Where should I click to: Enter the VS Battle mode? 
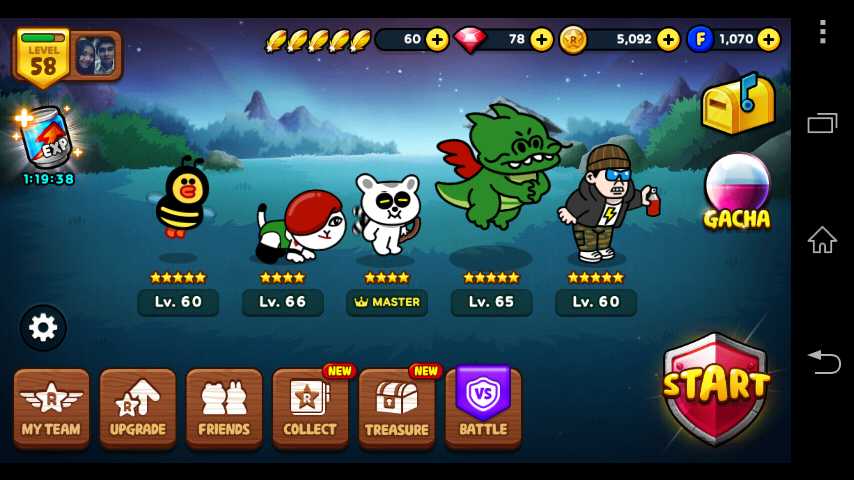tap(483, 407)
